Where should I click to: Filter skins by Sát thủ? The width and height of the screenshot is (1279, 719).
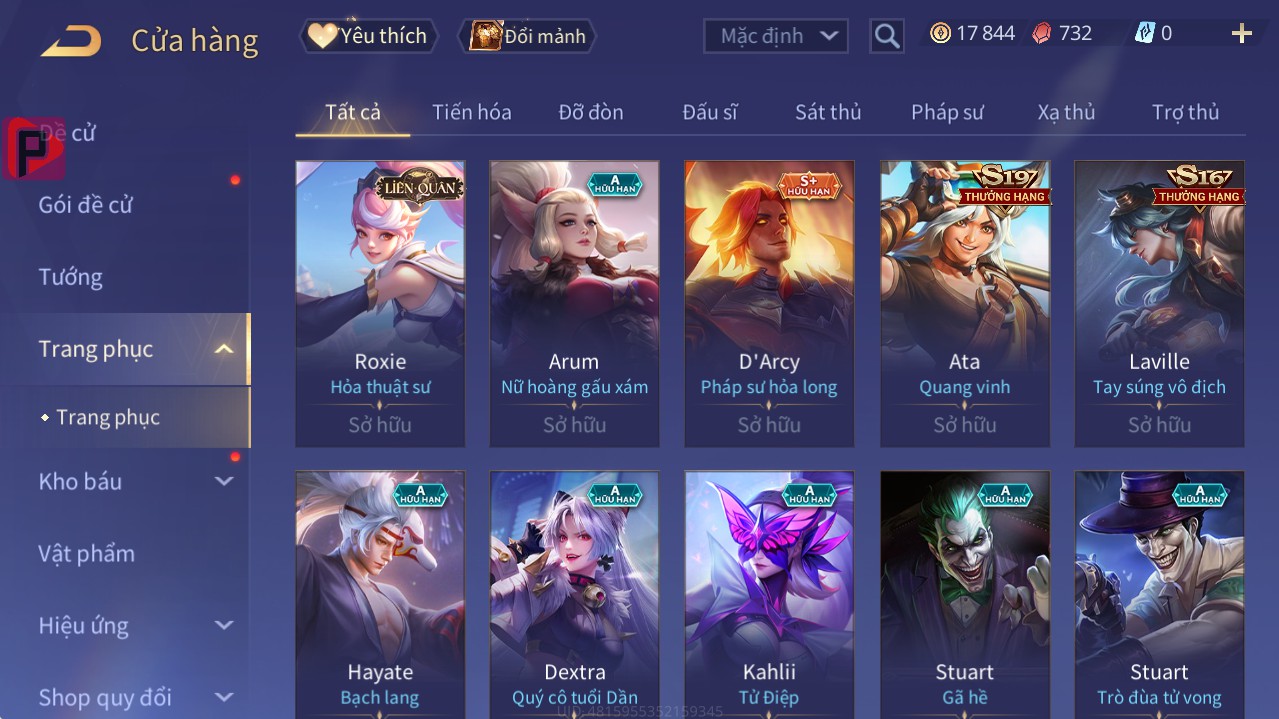point(828,112)
